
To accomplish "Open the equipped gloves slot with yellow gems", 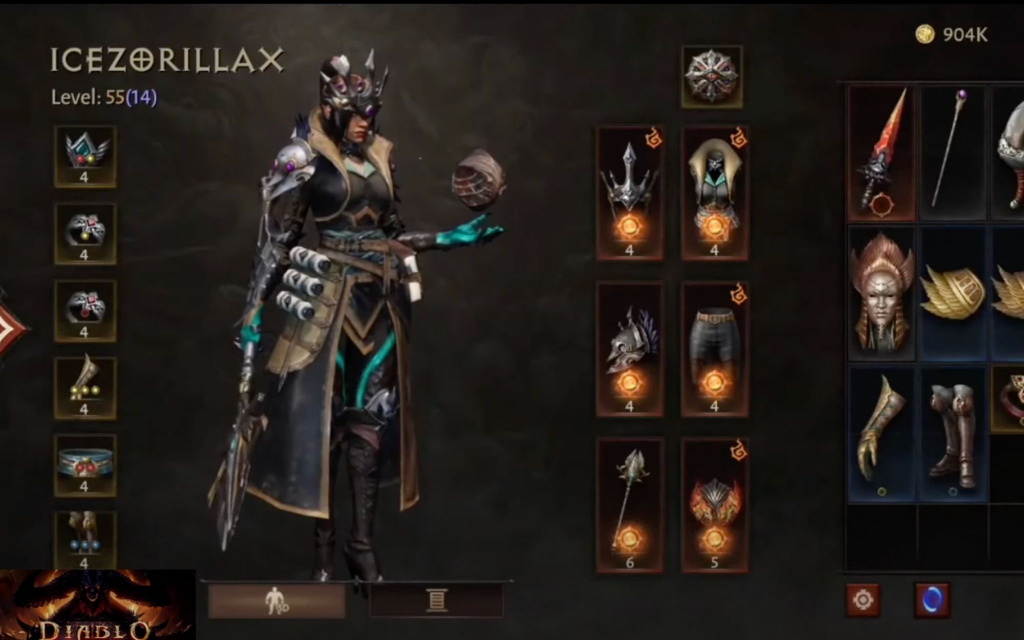I will click(85, 387).
